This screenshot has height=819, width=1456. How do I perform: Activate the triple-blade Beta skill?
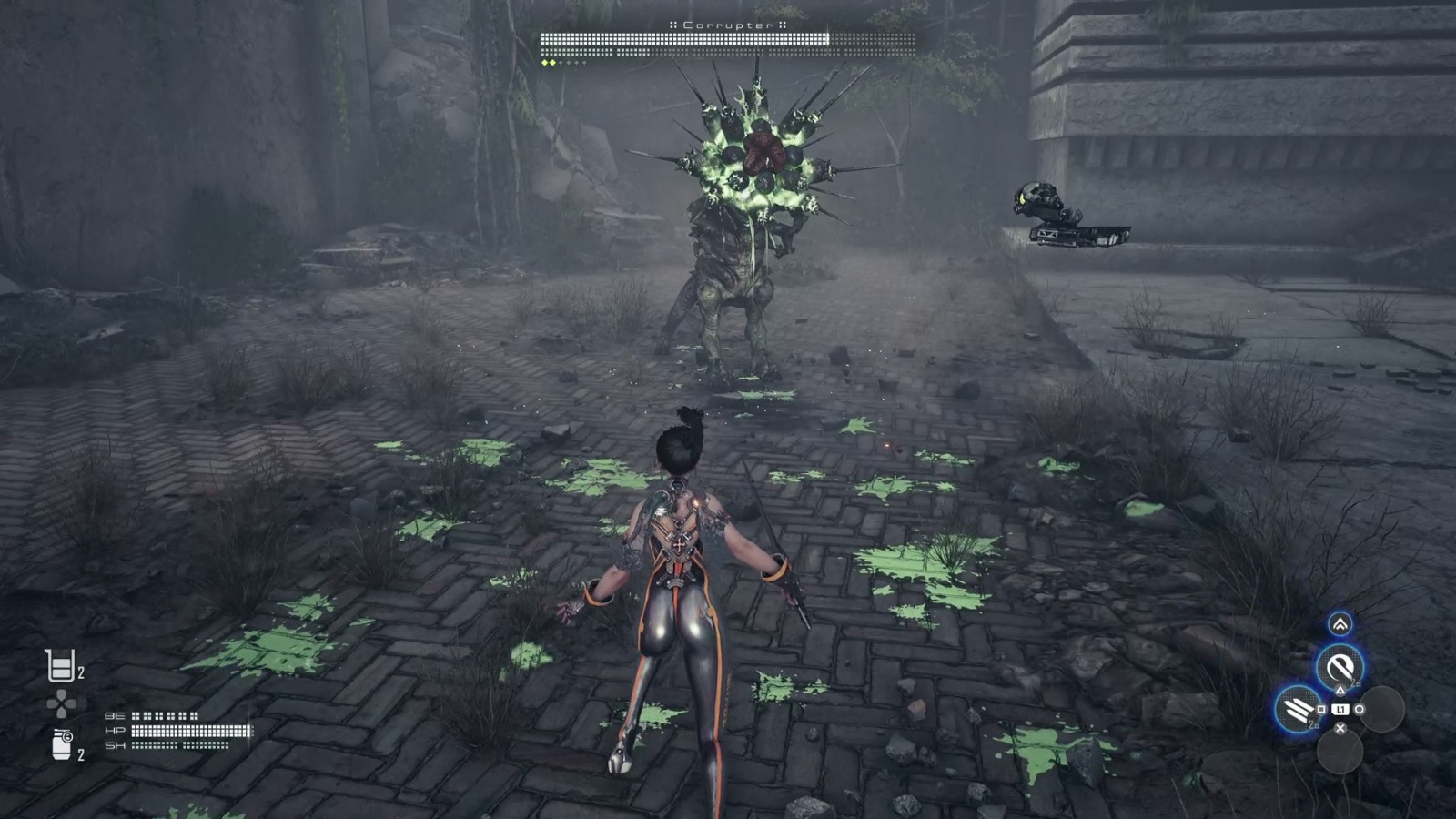(x=1298, y=709)
